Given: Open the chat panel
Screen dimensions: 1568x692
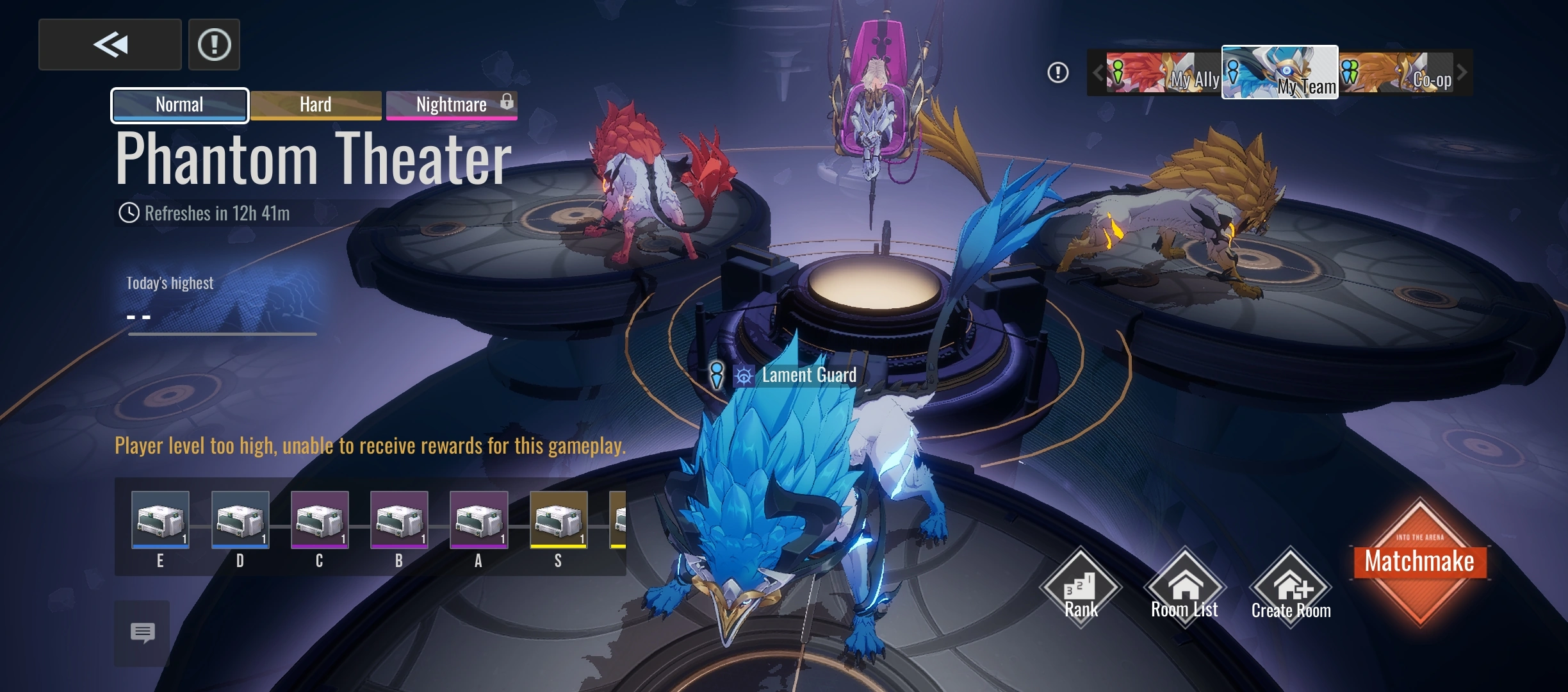Looking at the screenshot, I should coord(142,634).
